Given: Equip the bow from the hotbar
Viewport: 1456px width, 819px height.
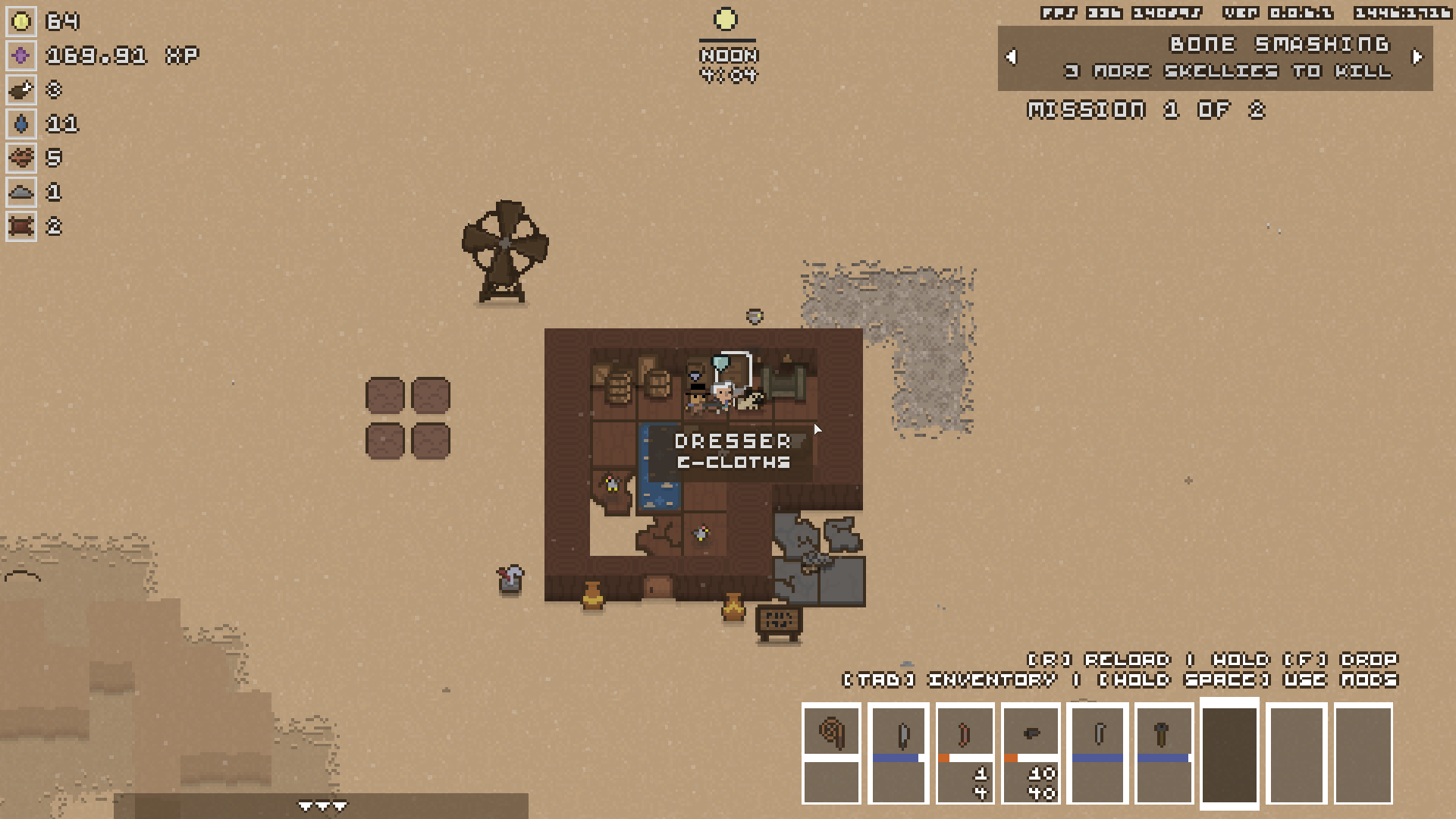Looking at the screenshot, I should pos(965,734).
